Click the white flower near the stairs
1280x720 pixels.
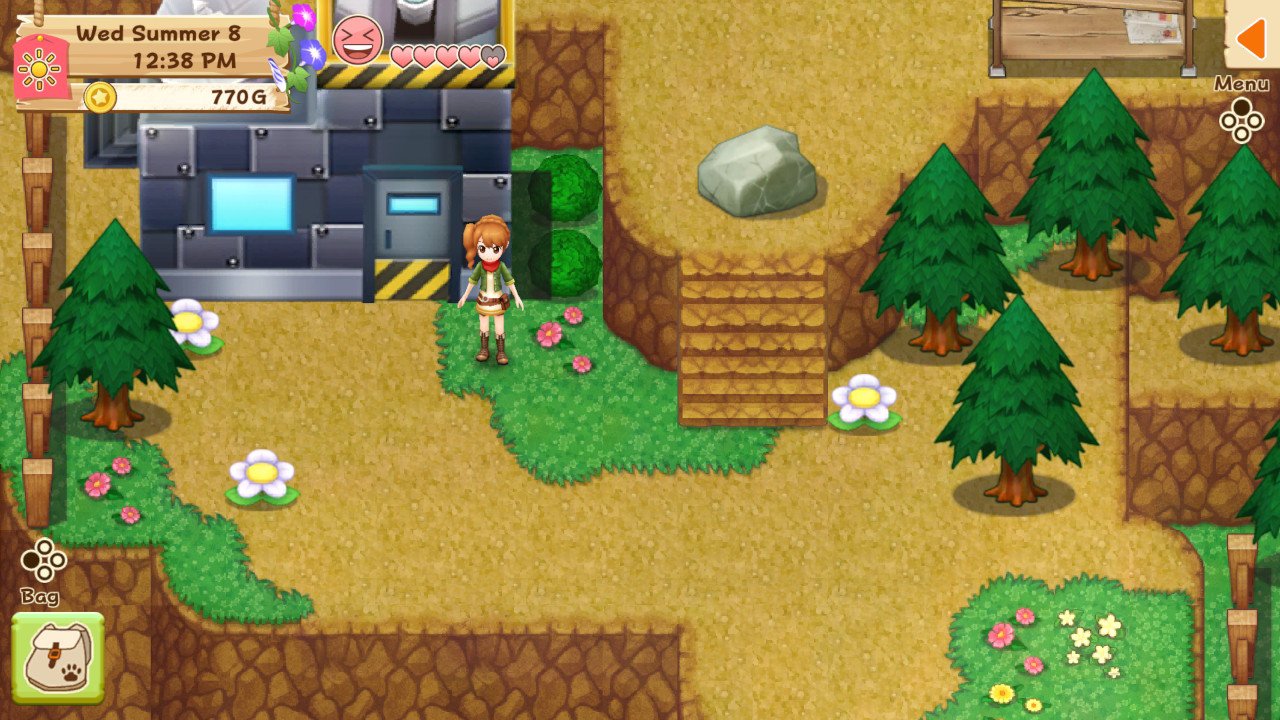tap(862, 397)
